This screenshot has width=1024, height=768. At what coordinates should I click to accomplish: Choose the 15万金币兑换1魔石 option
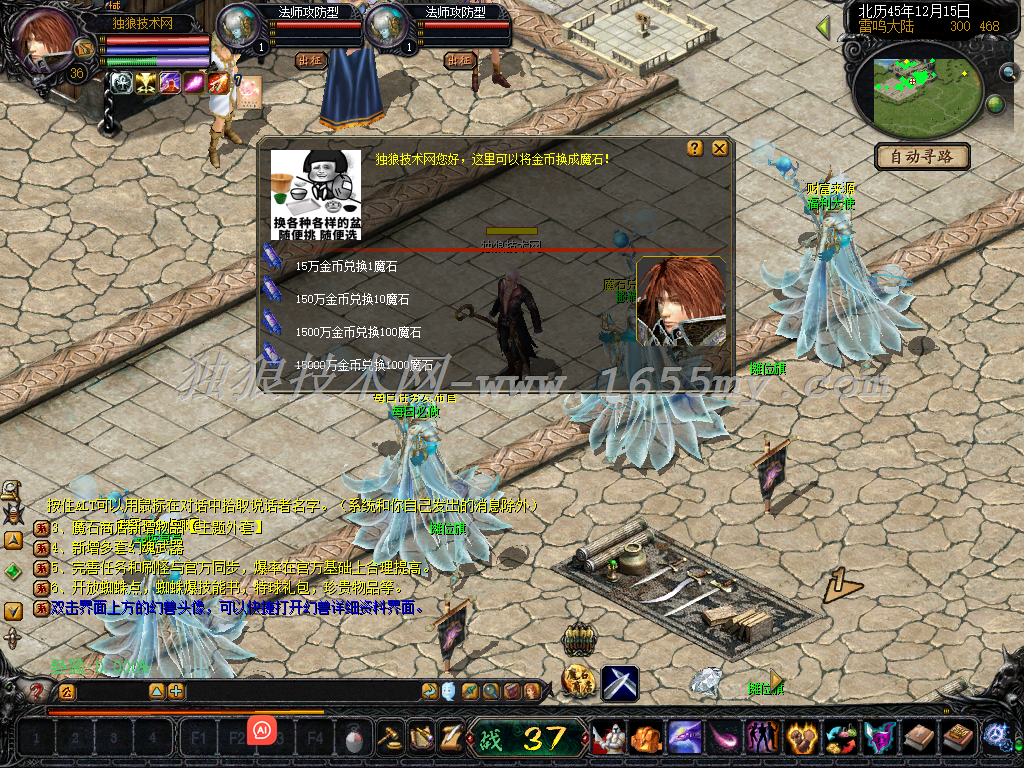[347, 267]
